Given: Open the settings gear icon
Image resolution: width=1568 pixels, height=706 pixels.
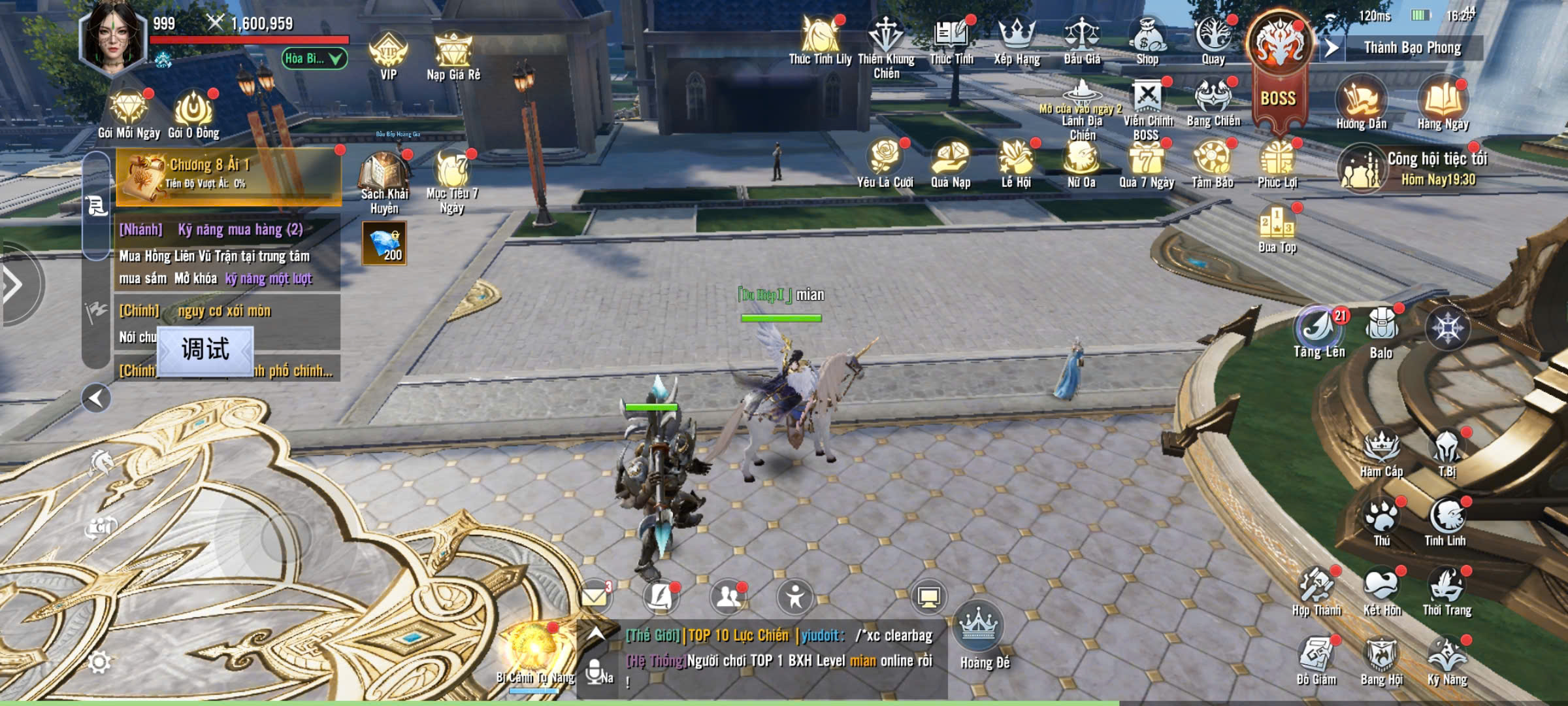Looking at the screenshot, I should pos(99,662).
